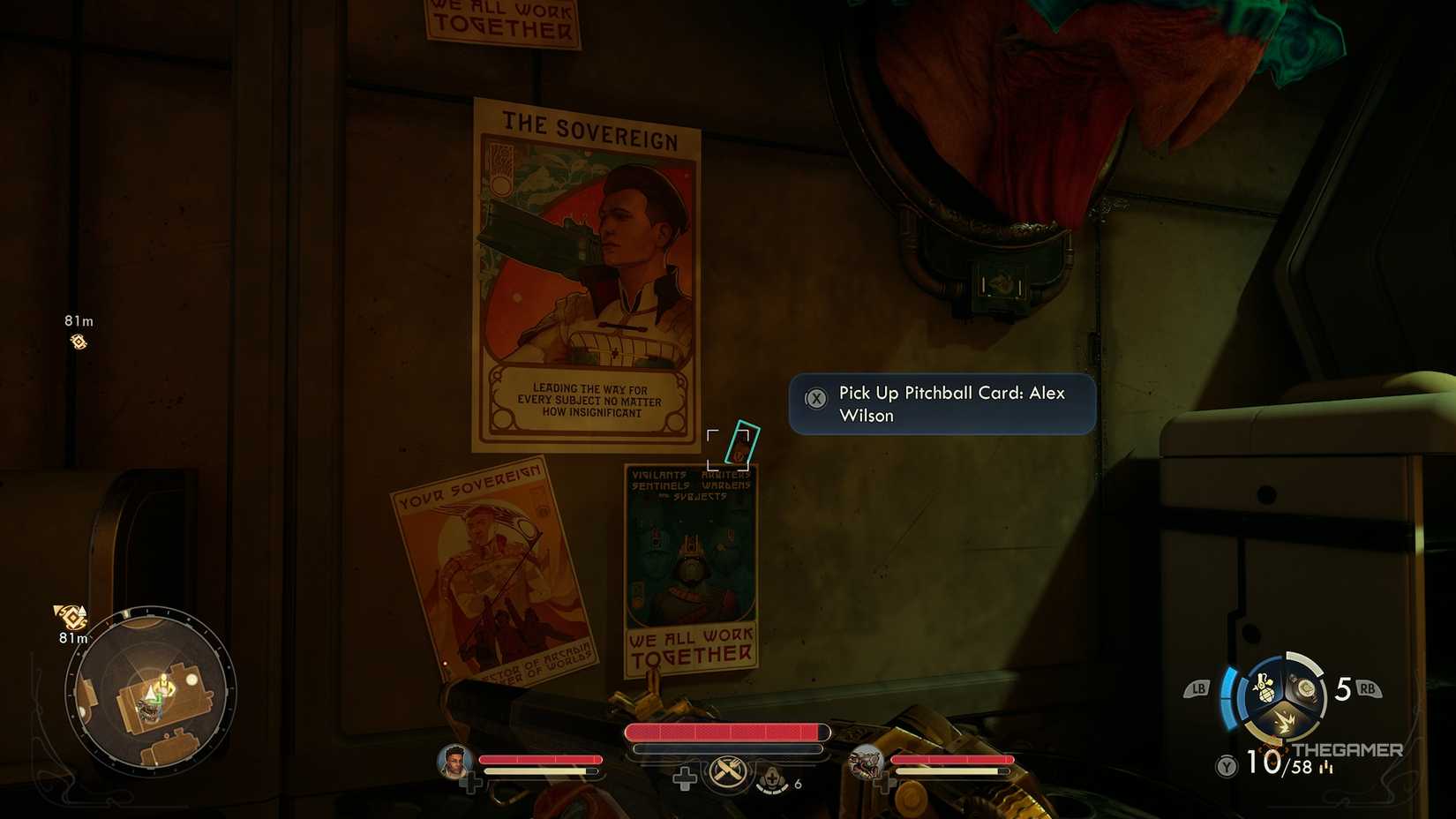Click the THEGAMER watermark text
The width and height of the screenshot is (1456, 819).
1348,749
